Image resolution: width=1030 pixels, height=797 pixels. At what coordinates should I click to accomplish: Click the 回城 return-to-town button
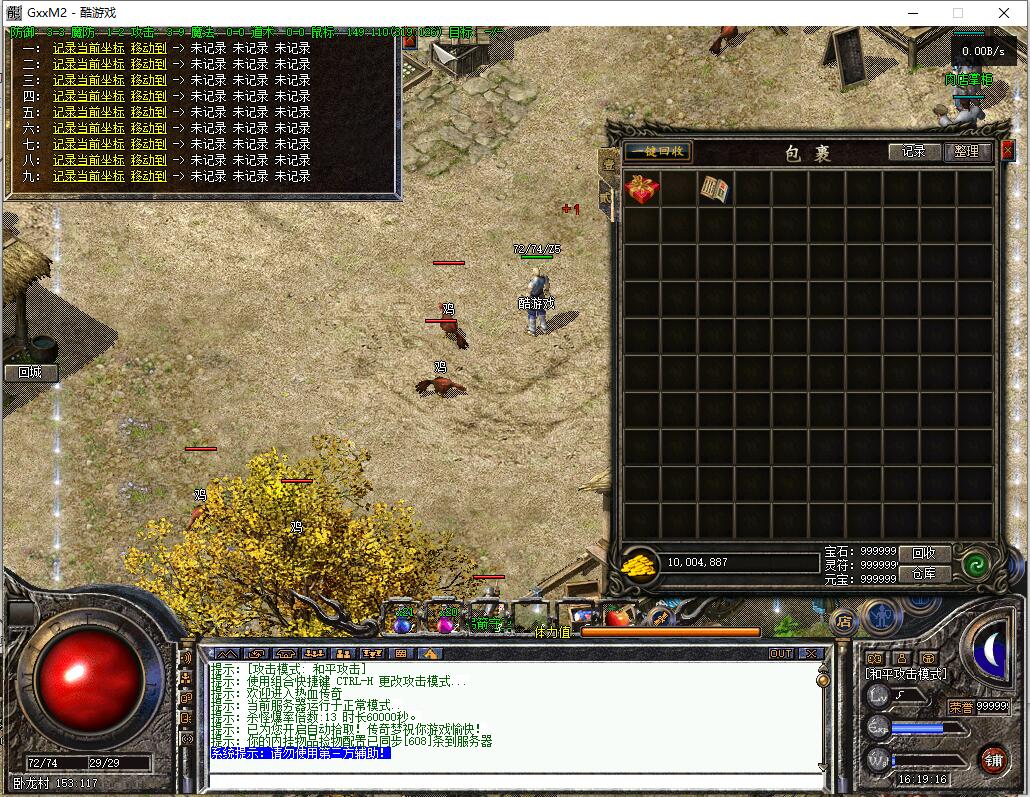(30, 372)
